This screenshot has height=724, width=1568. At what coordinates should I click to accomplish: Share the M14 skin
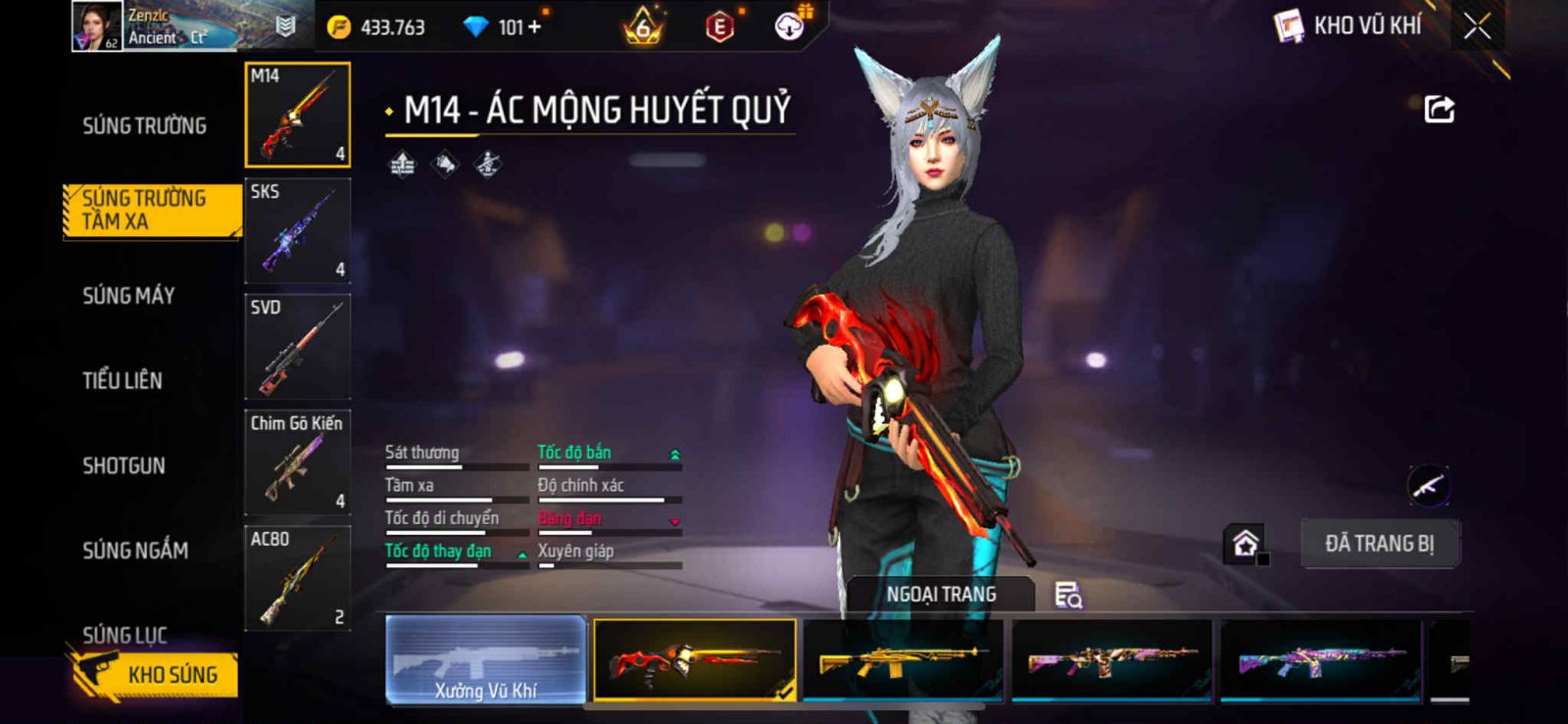(1439, 109)
